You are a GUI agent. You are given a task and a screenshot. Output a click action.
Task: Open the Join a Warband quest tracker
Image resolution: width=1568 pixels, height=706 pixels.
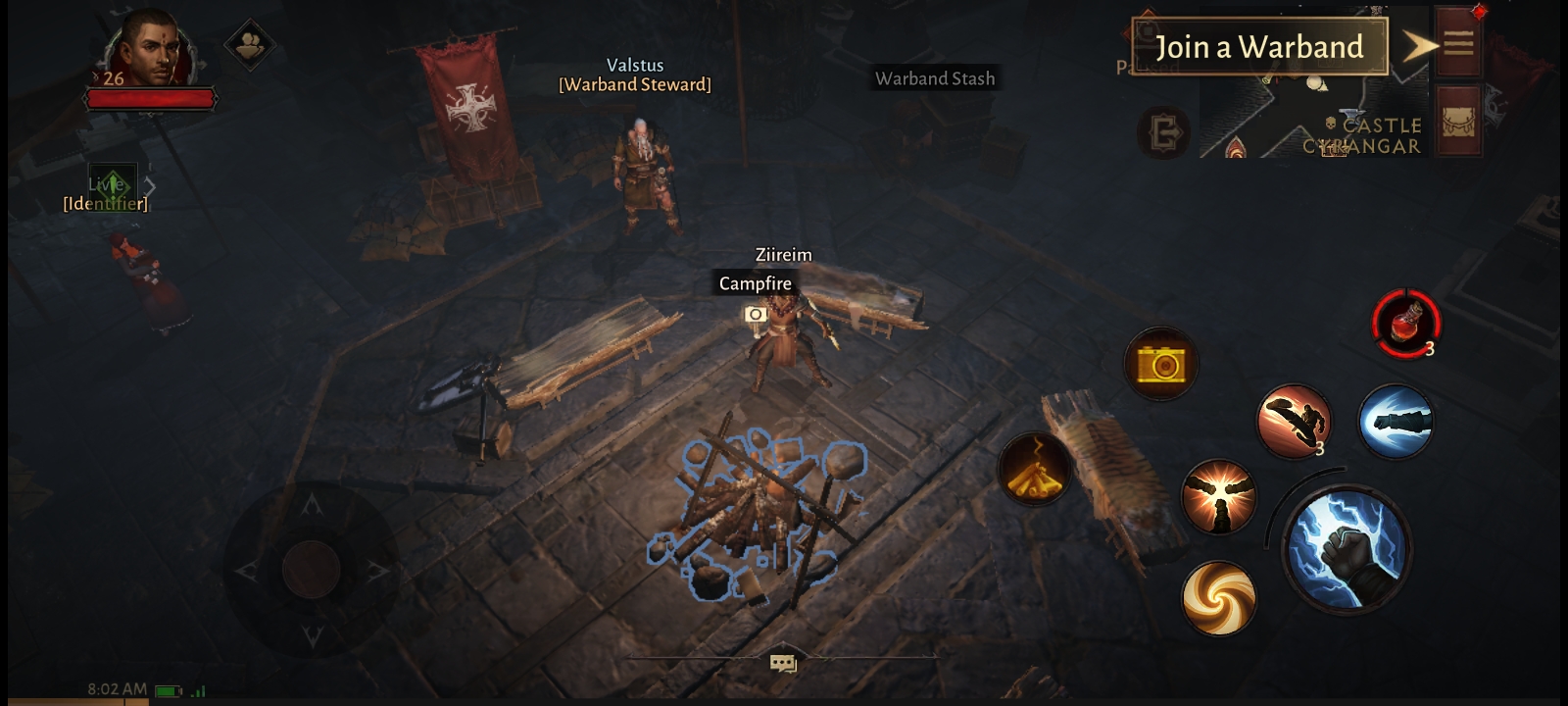click(x=1259, y=47)
